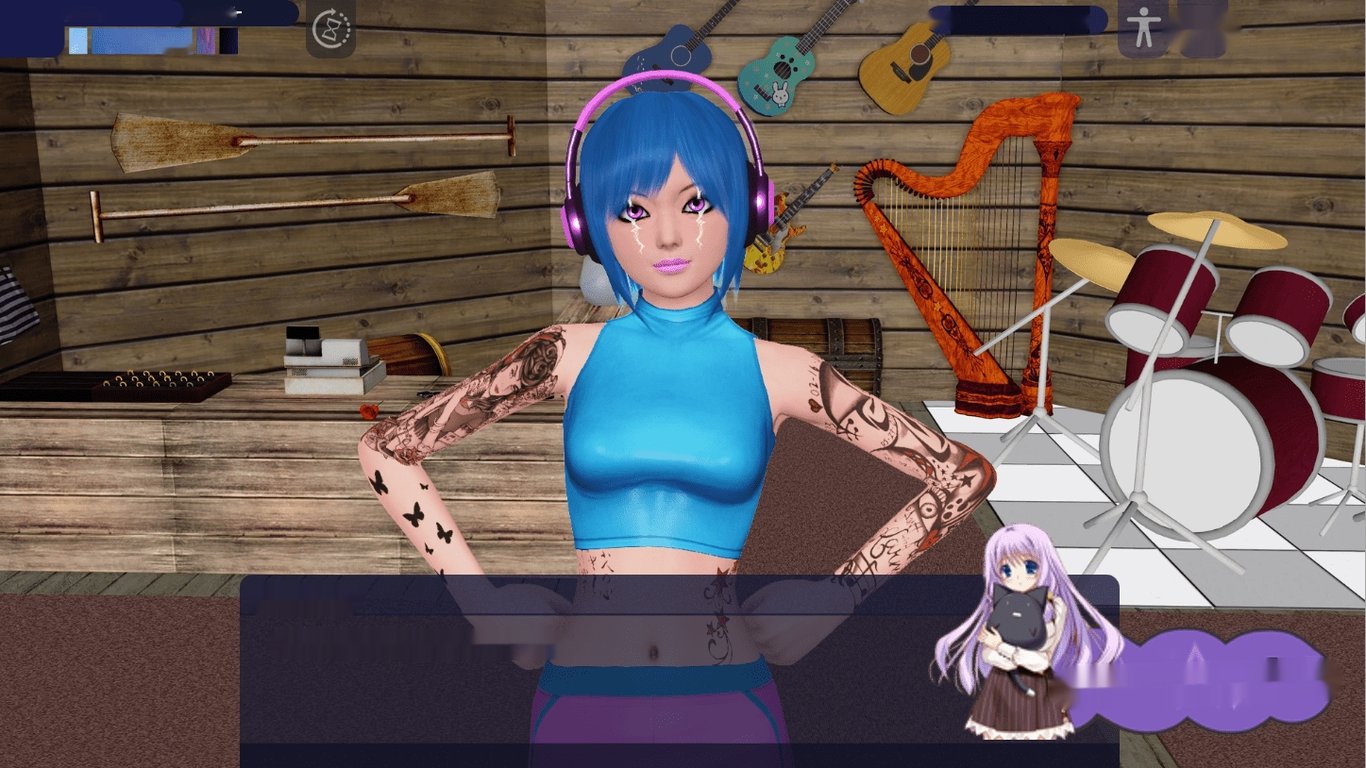Select the dark scene thumbnail at far right

pos(228,40)
